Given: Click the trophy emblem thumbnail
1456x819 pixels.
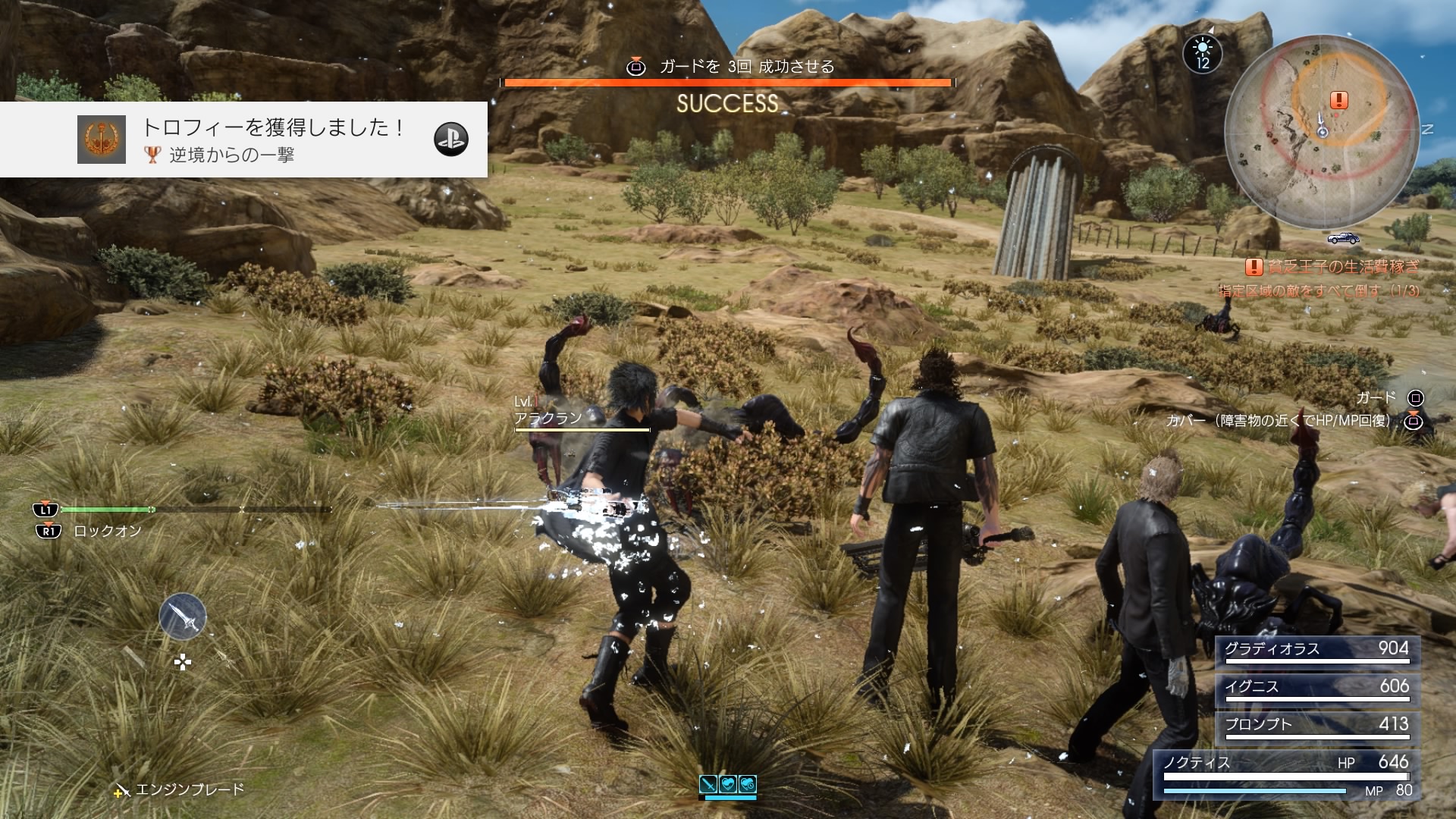Looking at the screenshot, I should [102, 140].
